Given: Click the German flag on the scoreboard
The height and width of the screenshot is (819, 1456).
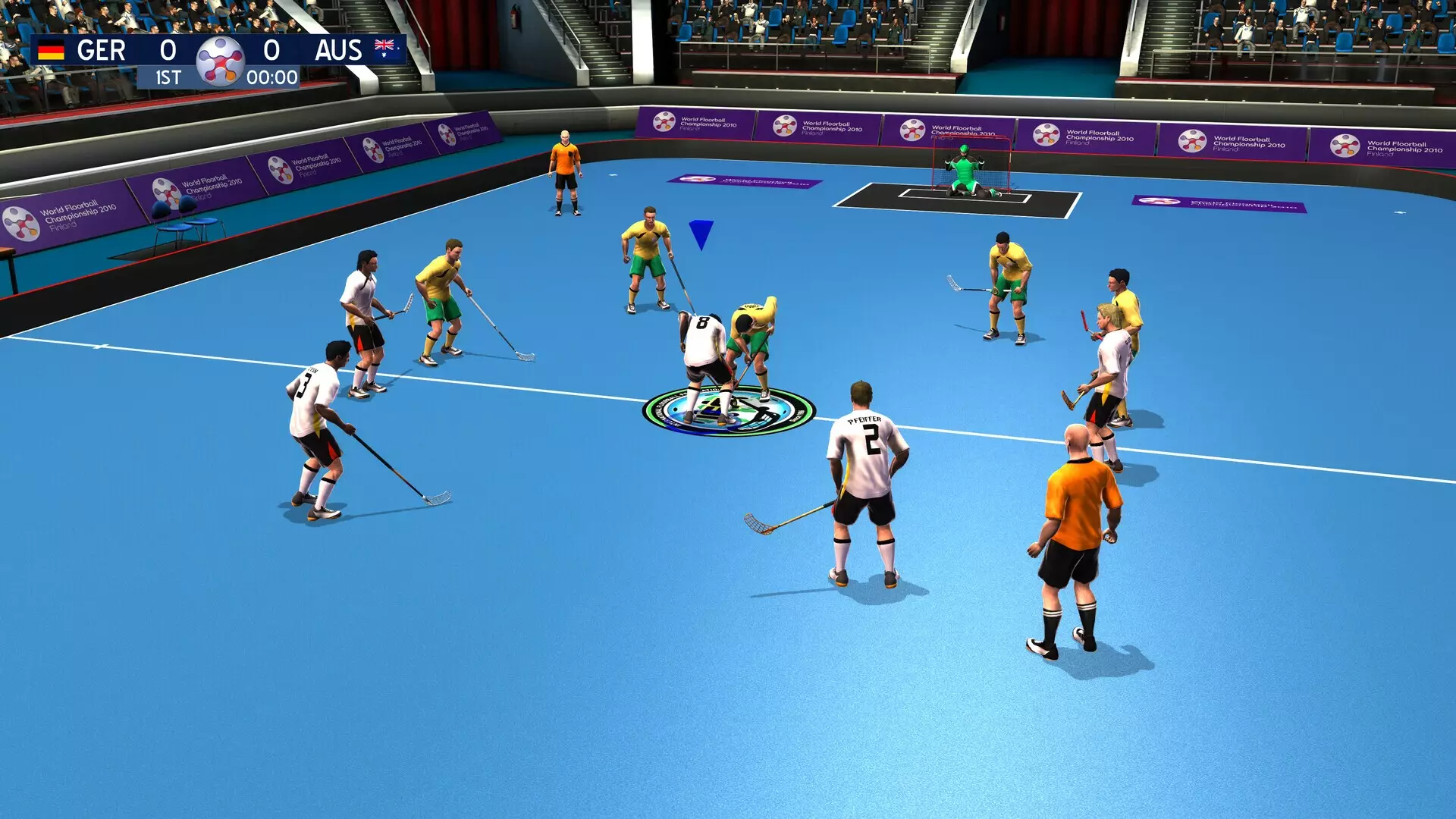Looking at the screenshot, I should pos(50,52).
